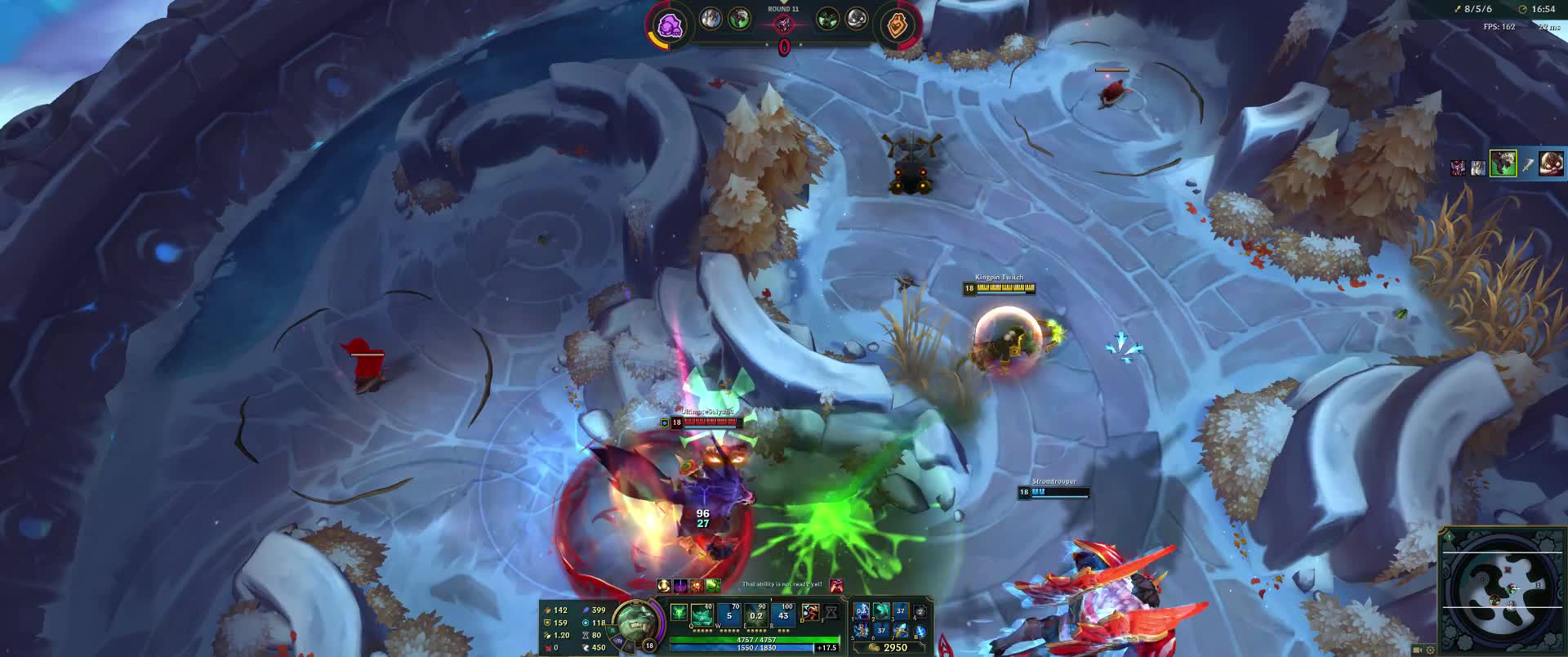
Task: Activate the Q ability icon
Action: (702, 615)
